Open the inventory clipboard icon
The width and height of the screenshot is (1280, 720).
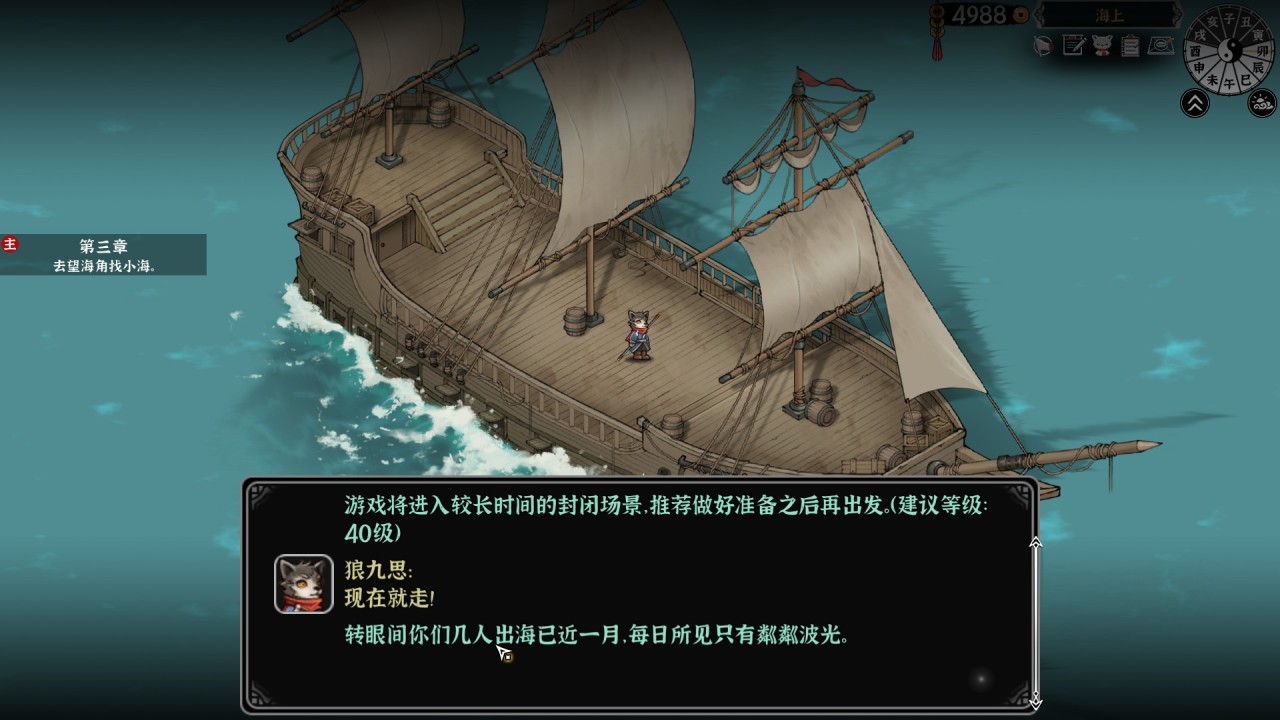[x=1128, y=44]
